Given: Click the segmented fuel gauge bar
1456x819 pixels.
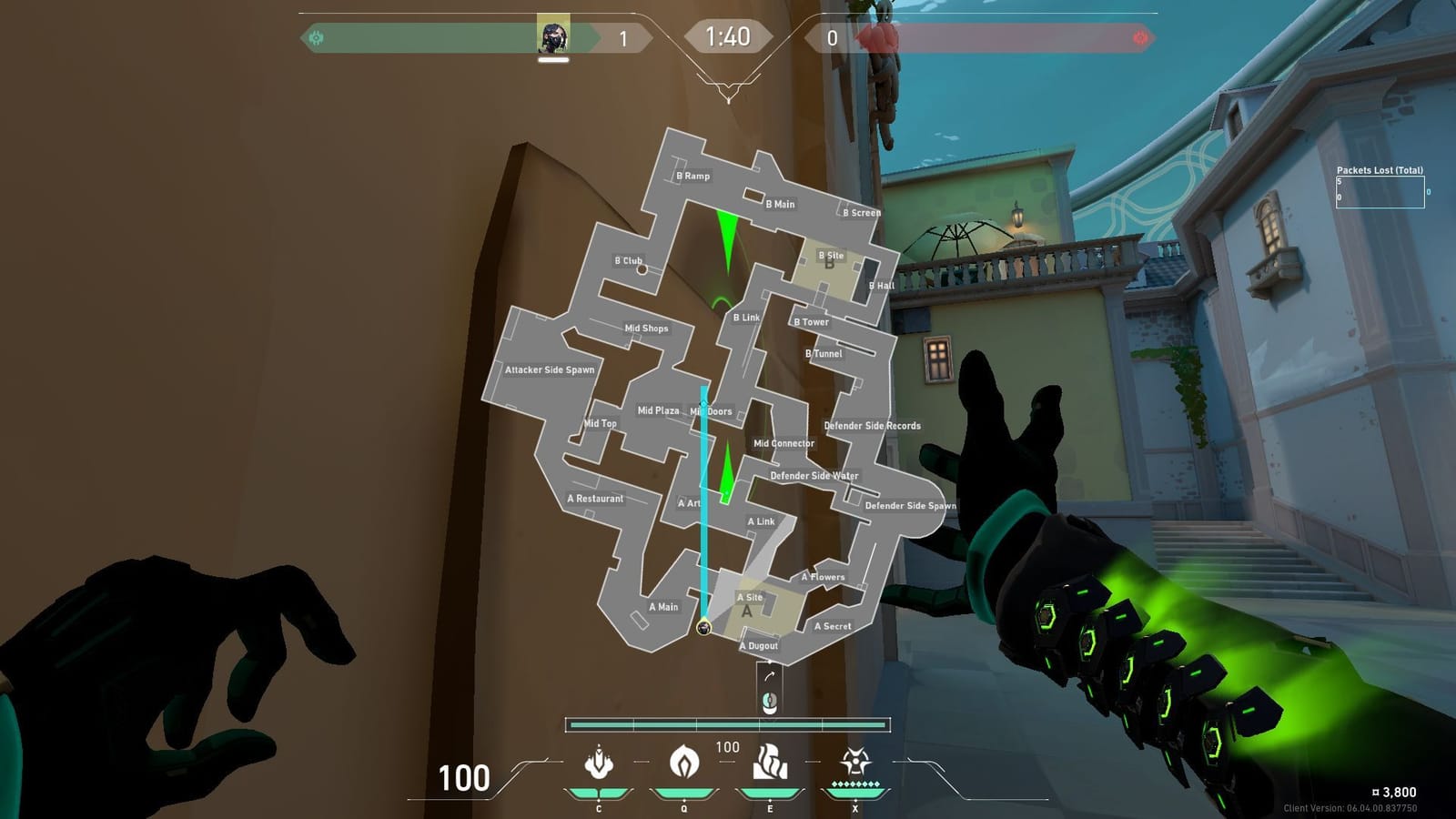Looking at the screenshot, I should pyautogui.click(x=728, y=723).
